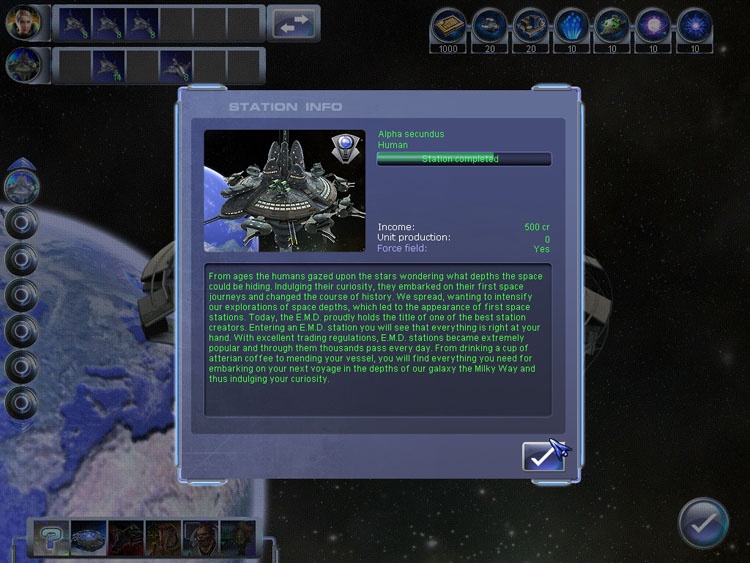Choose the red ship icon in bottom bar
This screenshot has width=750, height=563.
pos(125,538)
